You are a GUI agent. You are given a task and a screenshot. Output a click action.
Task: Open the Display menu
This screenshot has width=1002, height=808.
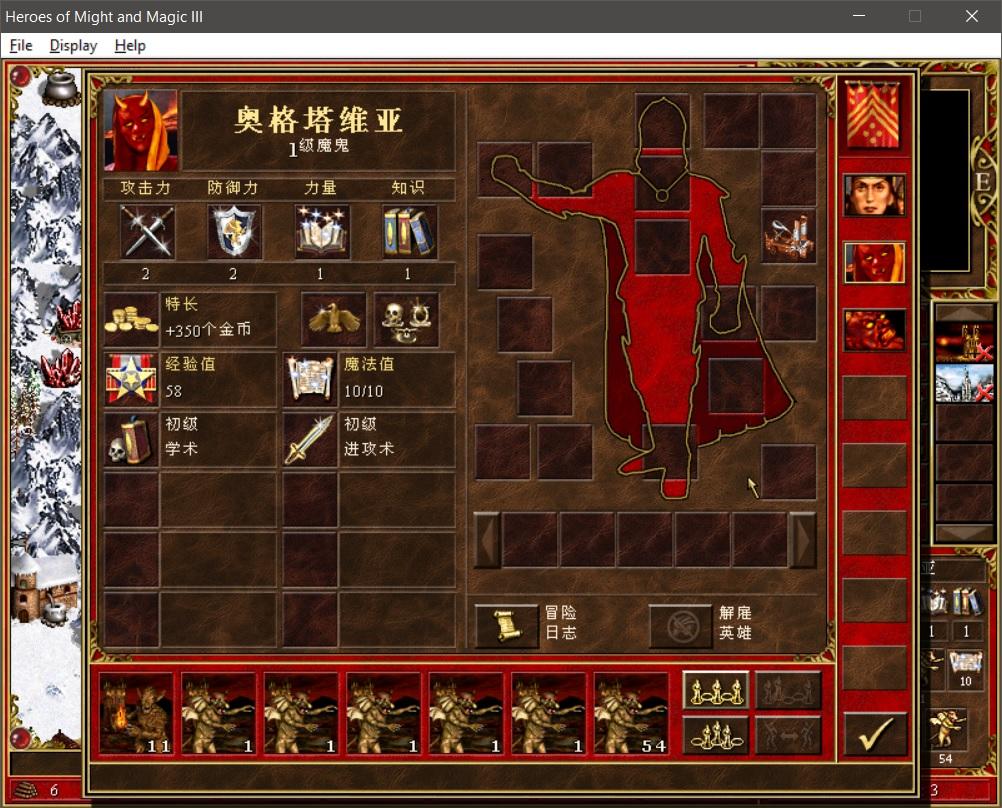click(73, 46)
